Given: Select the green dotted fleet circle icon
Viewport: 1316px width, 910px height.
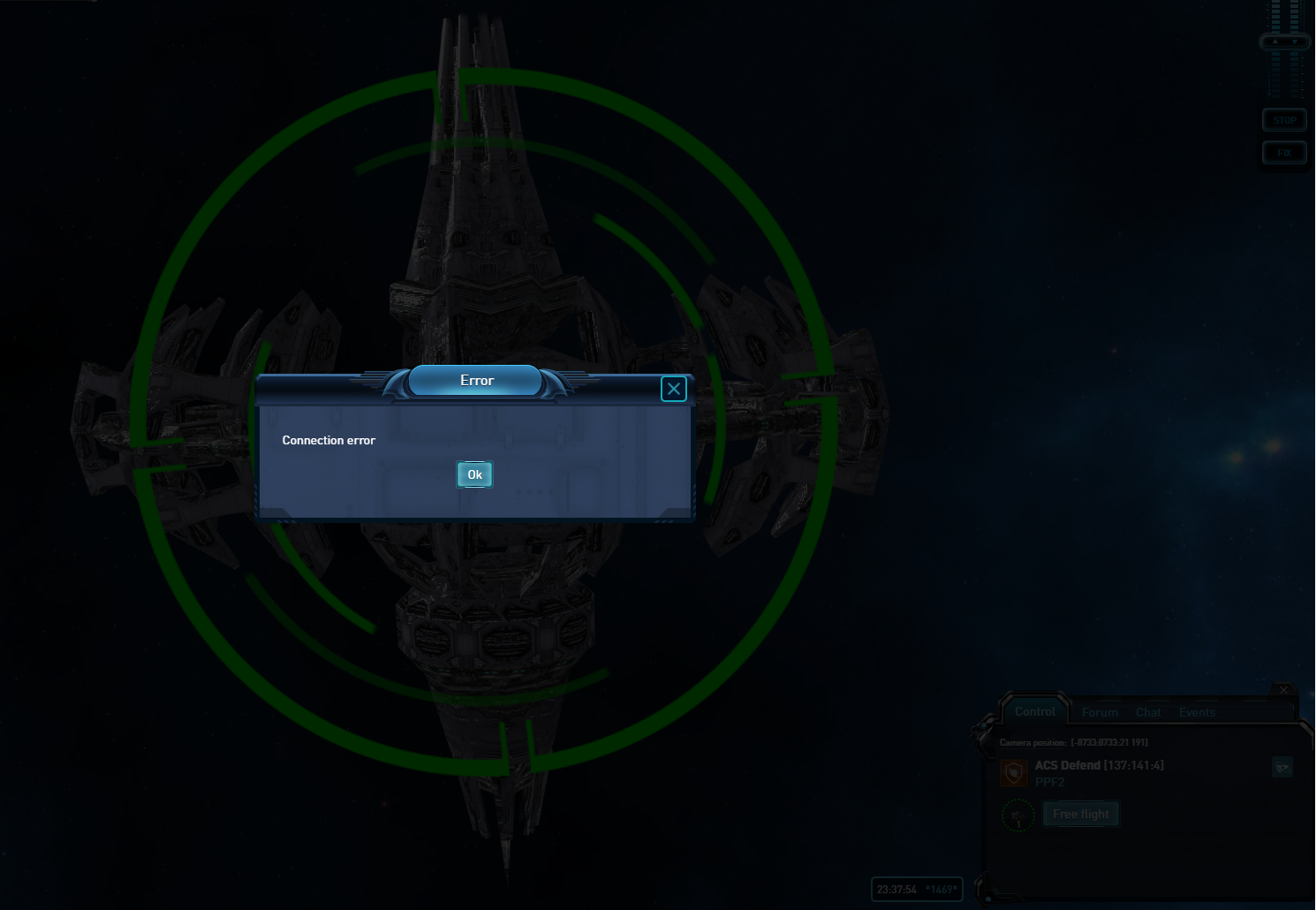Looking at the screenshot, I should [x=1017, y=815].
